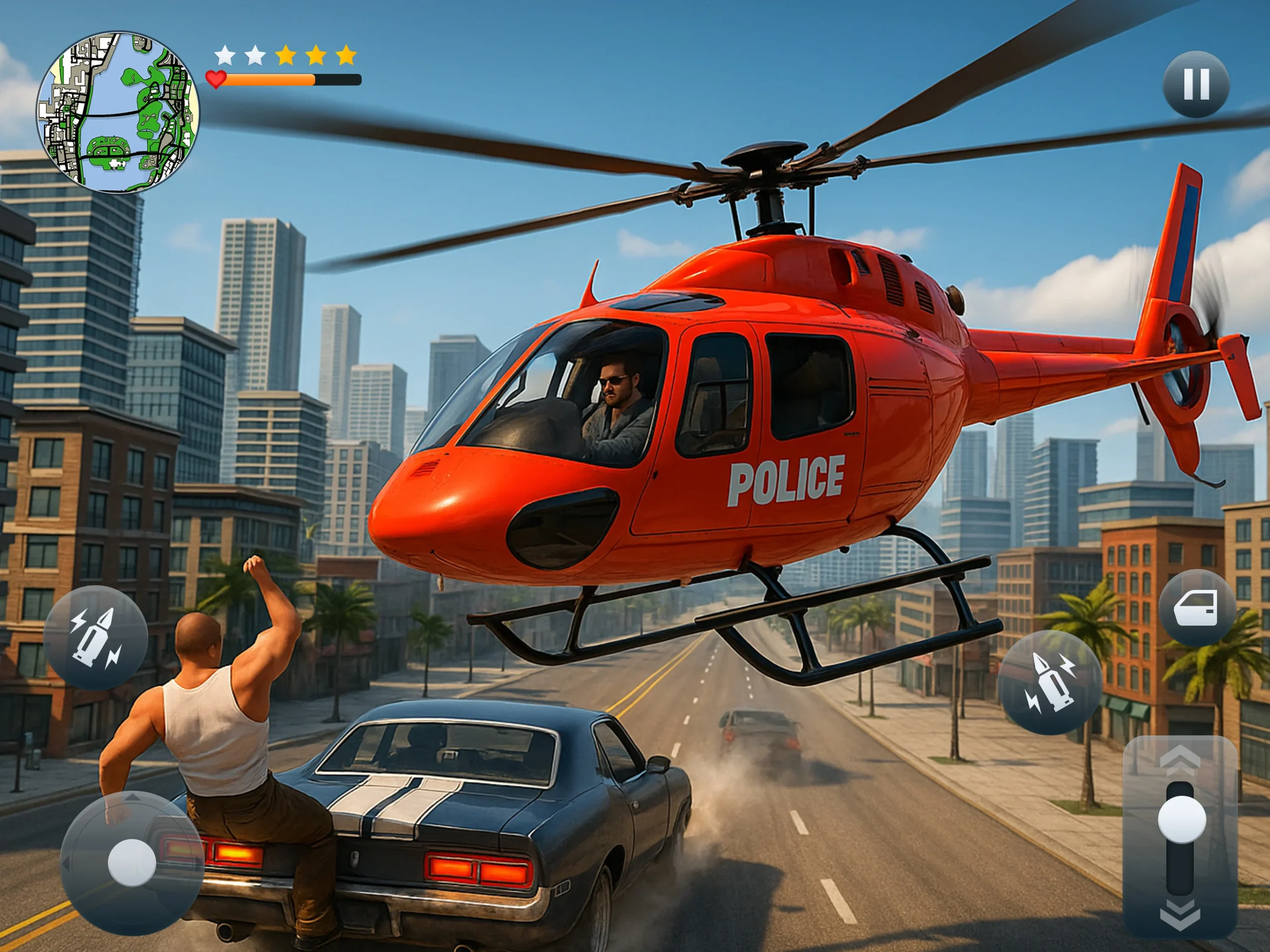Click the white movement joystick knob
The height and width of the screenshot is (952, 1270).
[131, 862]
